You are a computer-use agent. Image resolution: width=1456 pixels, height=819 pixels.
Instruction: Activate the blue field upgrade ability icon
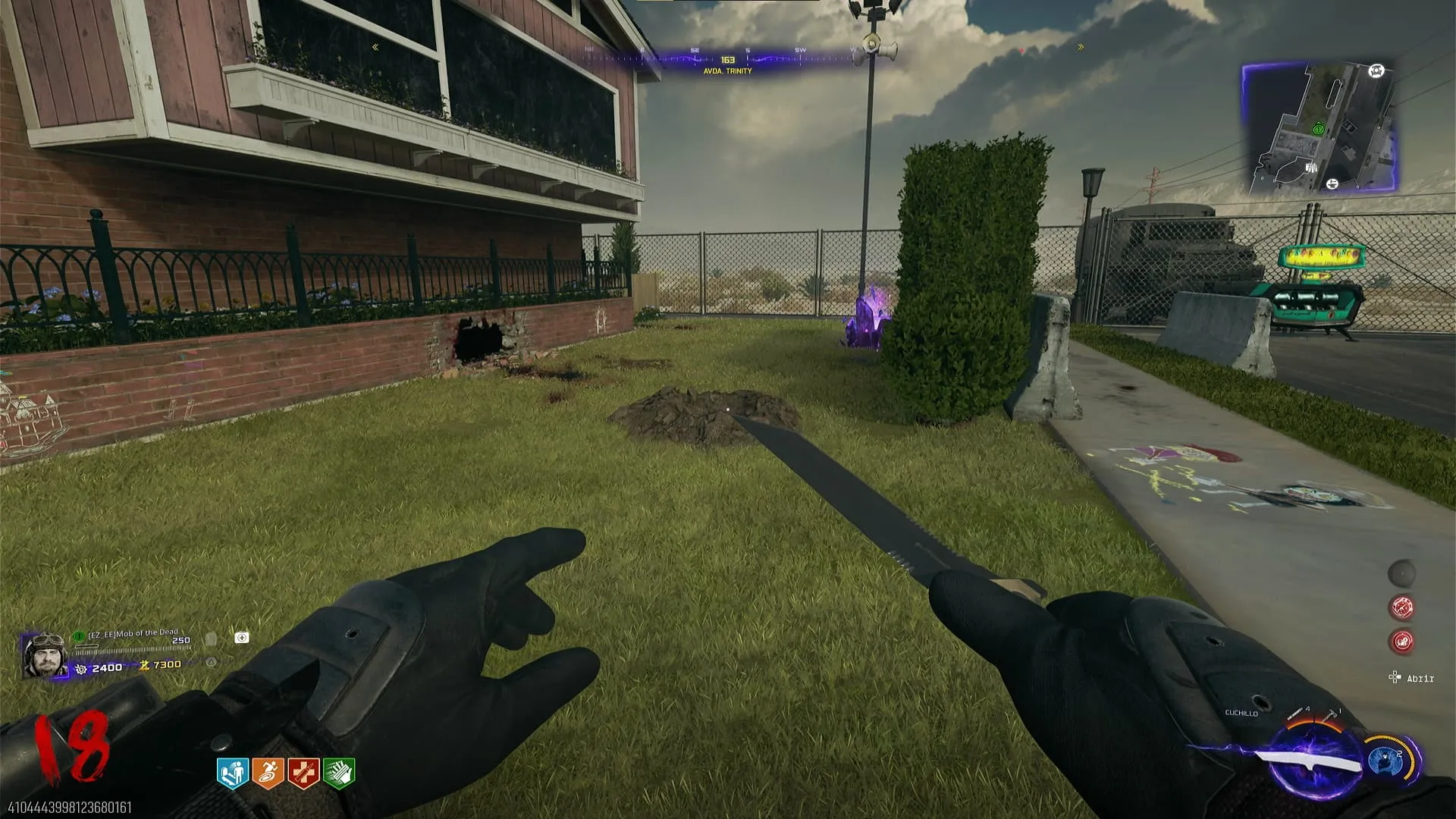tap(1383, 760)
